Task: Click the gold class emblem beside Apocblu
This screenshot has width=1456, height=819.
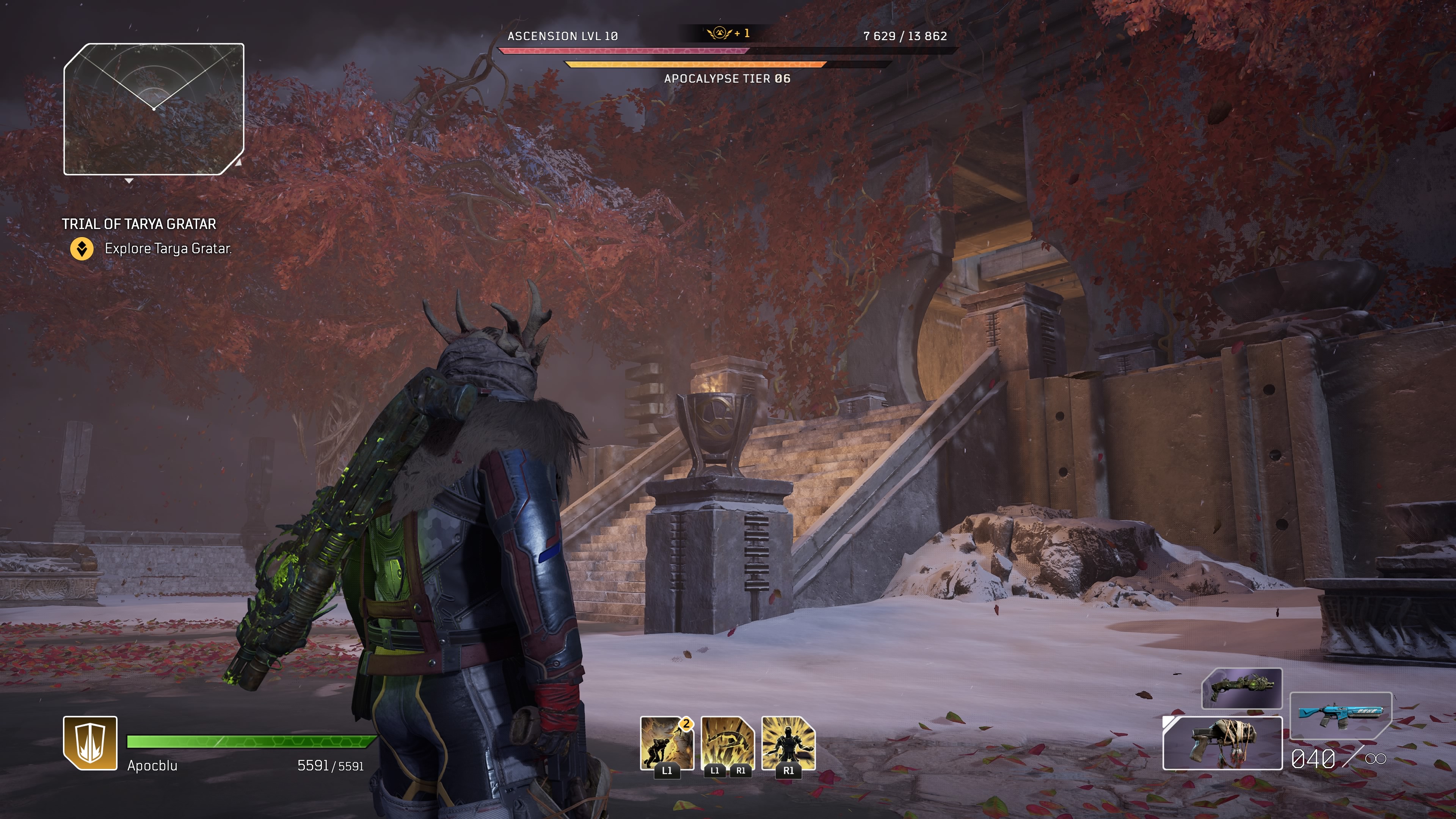Action: pyautogui.click(x=91, y=743)
